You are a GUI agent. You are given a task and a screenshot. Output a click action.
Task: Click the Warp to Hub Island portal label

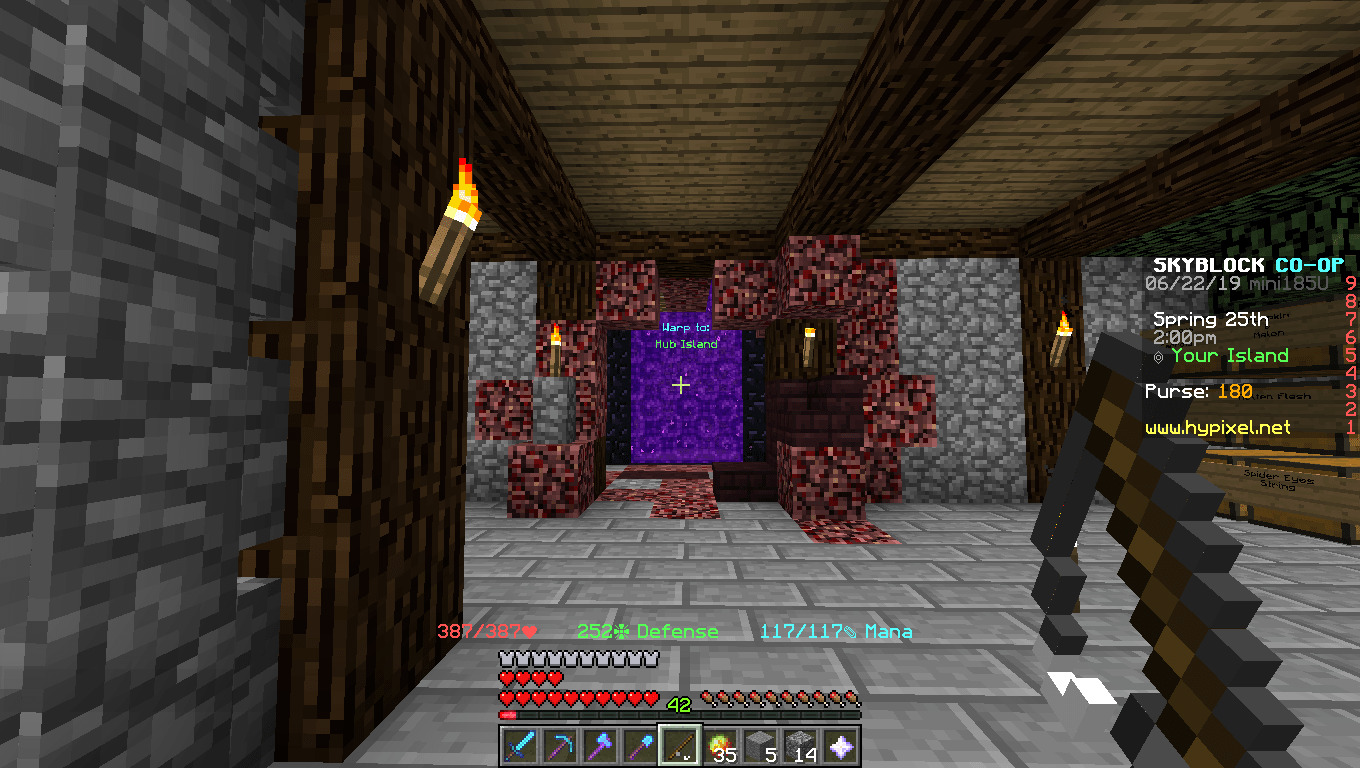(x=683, y=334)
